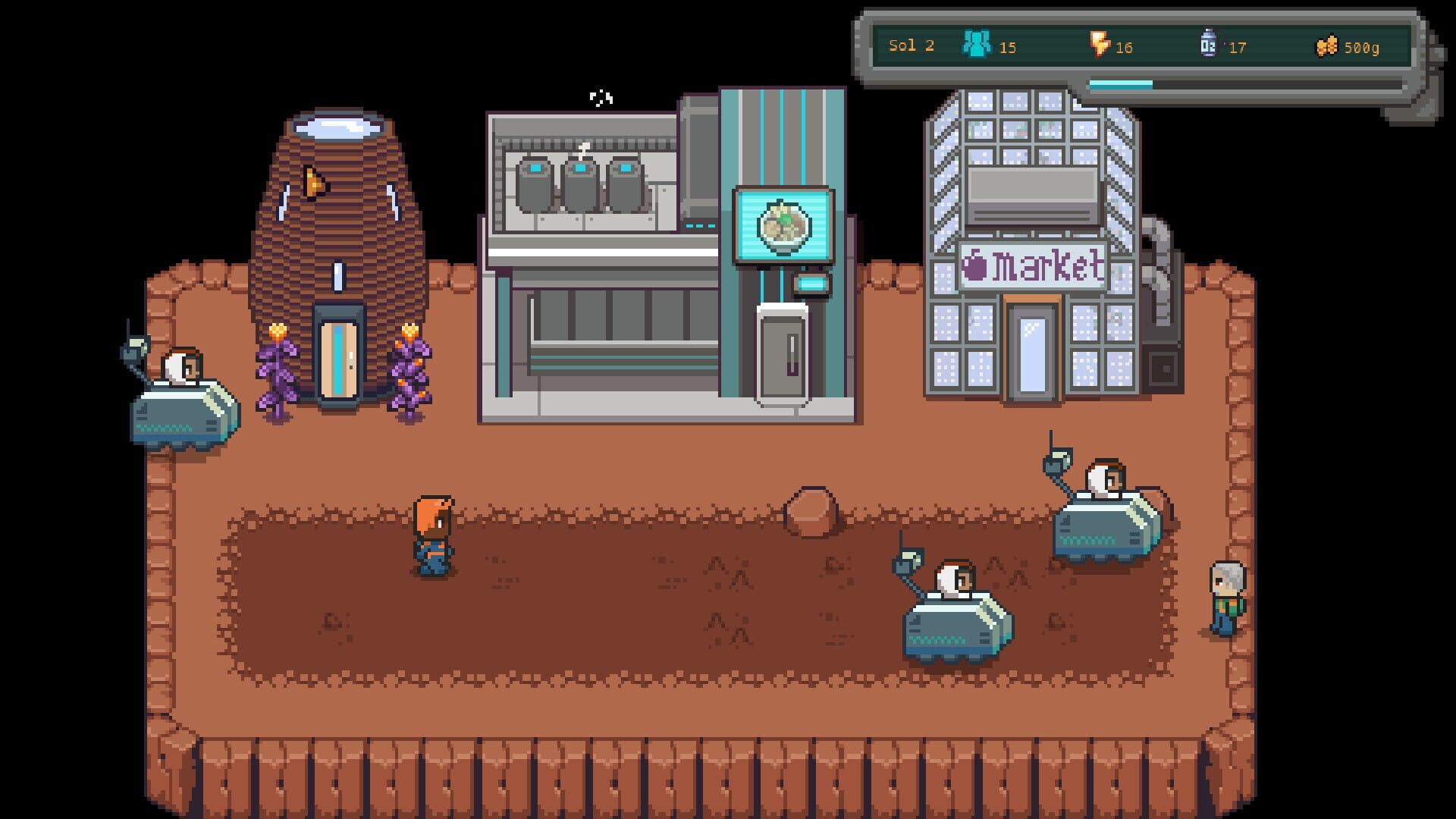Click the restaurant signboard tab below the ramen display
The width and height of the screenshot is (1456, 819).
pyautogui.click(x=810, y=283)
